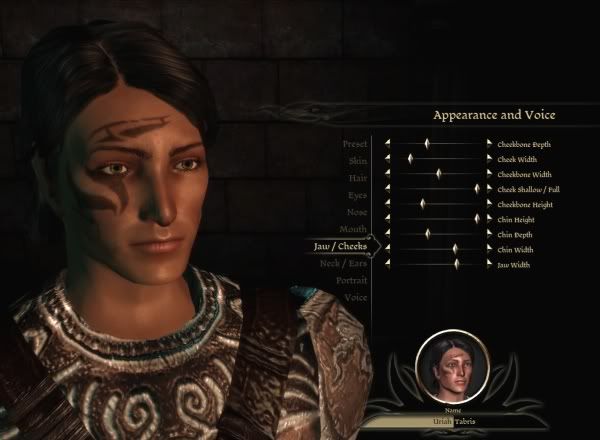Click the Jaw Width slider handle
This screenshot has height=440, width=600.
(456, 264)
